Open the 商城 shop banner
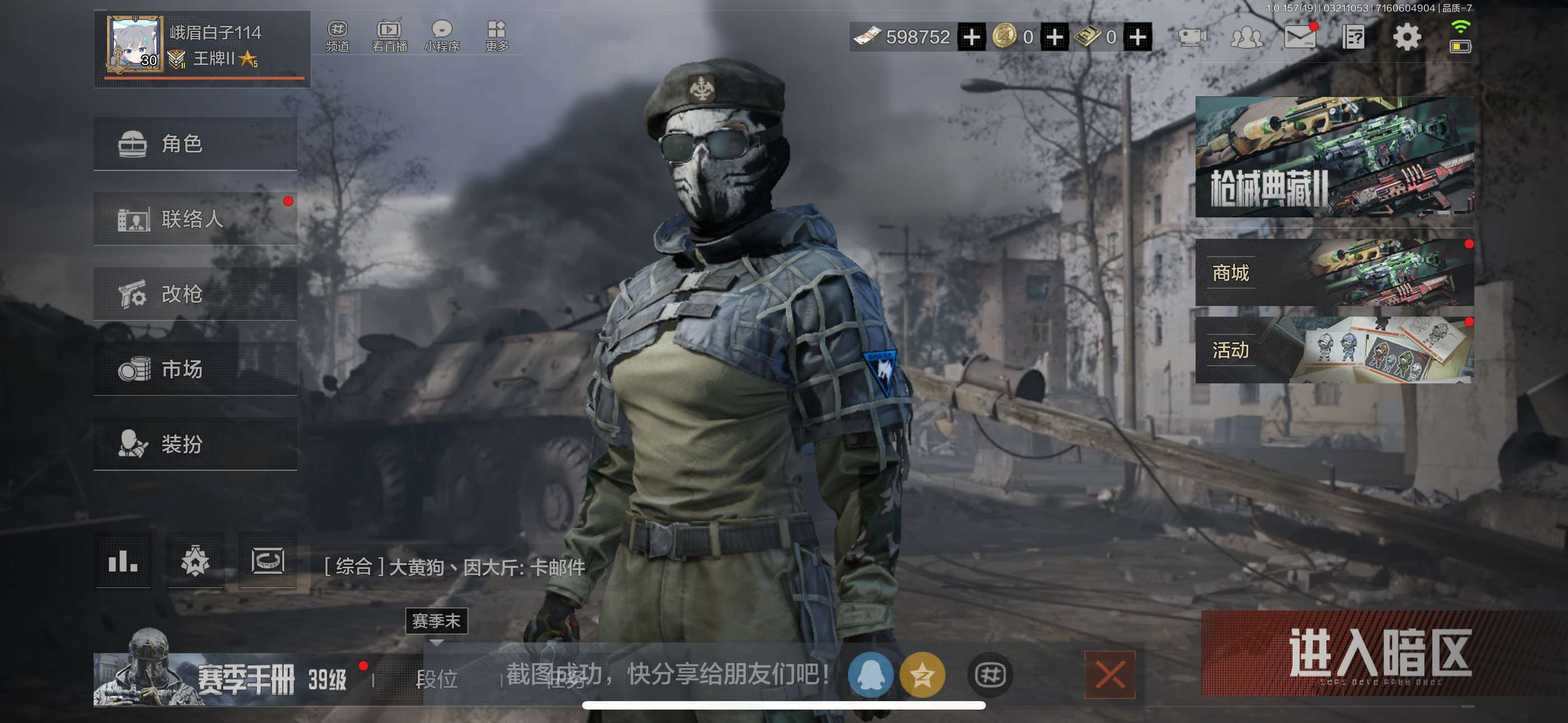 pyautogui.click(x=1334, y=272)
